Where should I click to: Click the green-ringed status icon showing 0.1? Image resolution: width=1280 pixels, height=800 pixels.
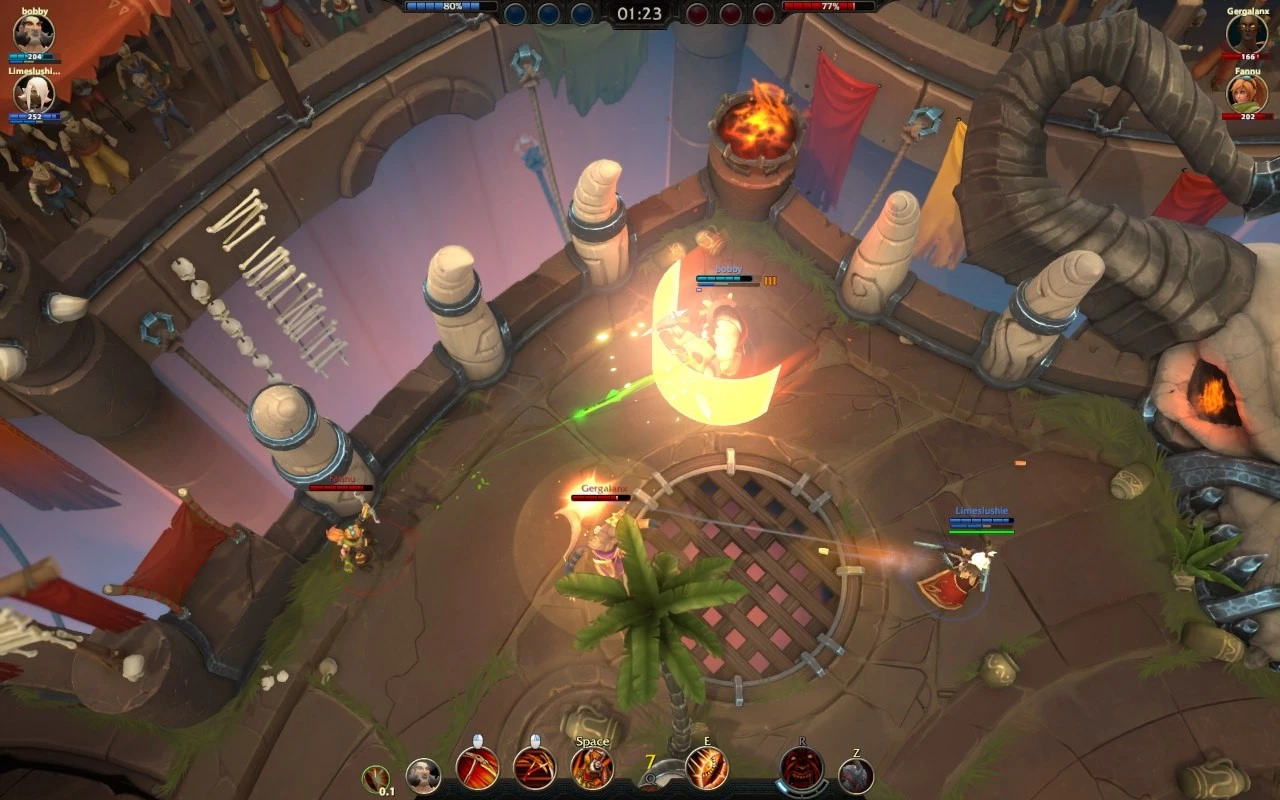(x=376, y=778)
